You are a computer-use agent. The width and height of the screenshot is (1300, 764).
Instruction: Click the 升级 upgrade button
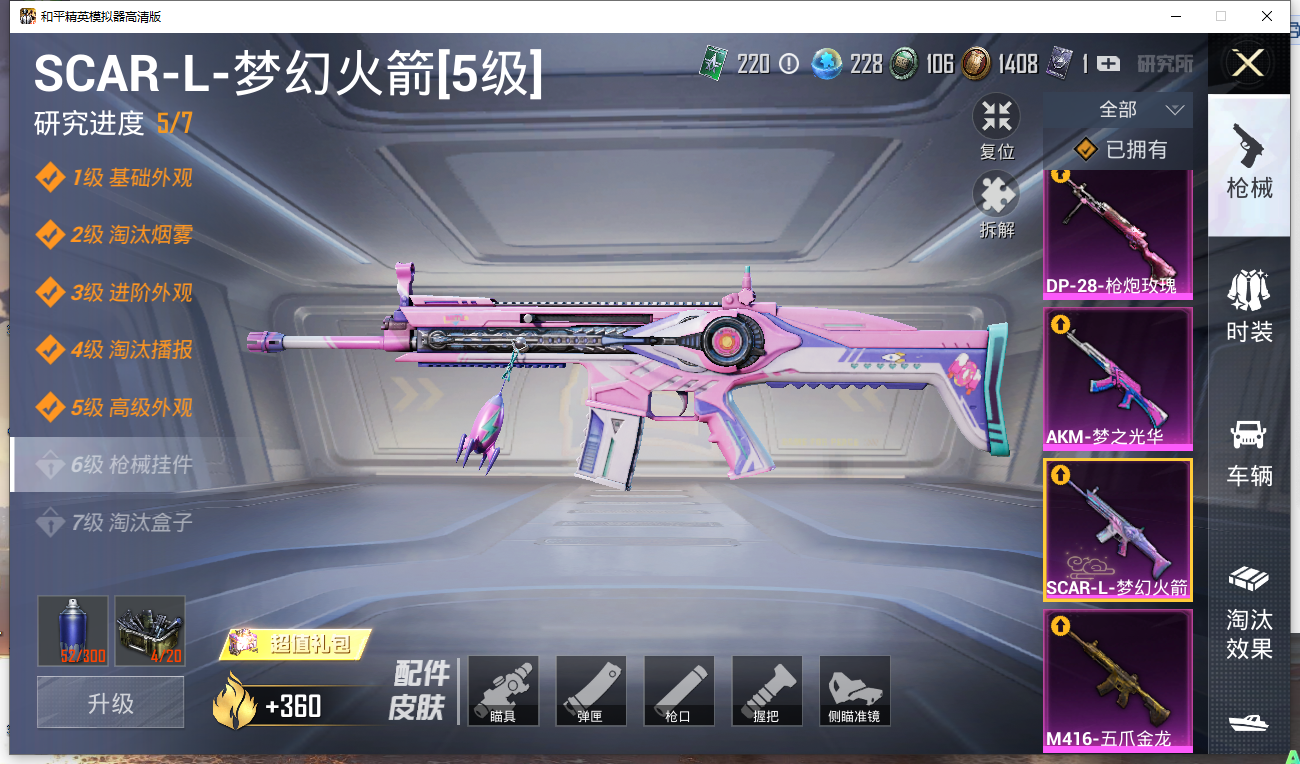click(110, 702)
